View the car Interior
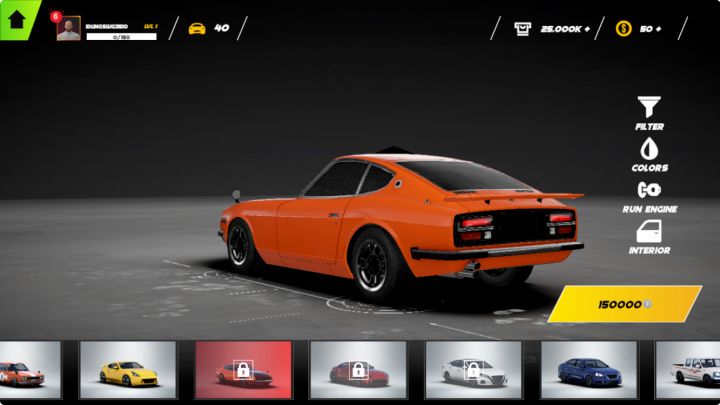Image resolution: width=720 pixels, height=405 pixels. point(649,236)
